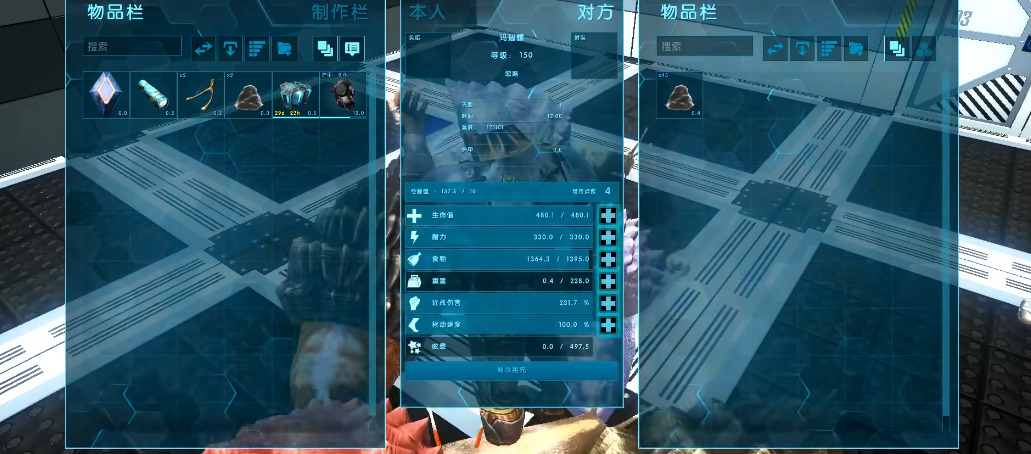
Task: Pick the golden wishbone item slot
Action: pos(201,96)
